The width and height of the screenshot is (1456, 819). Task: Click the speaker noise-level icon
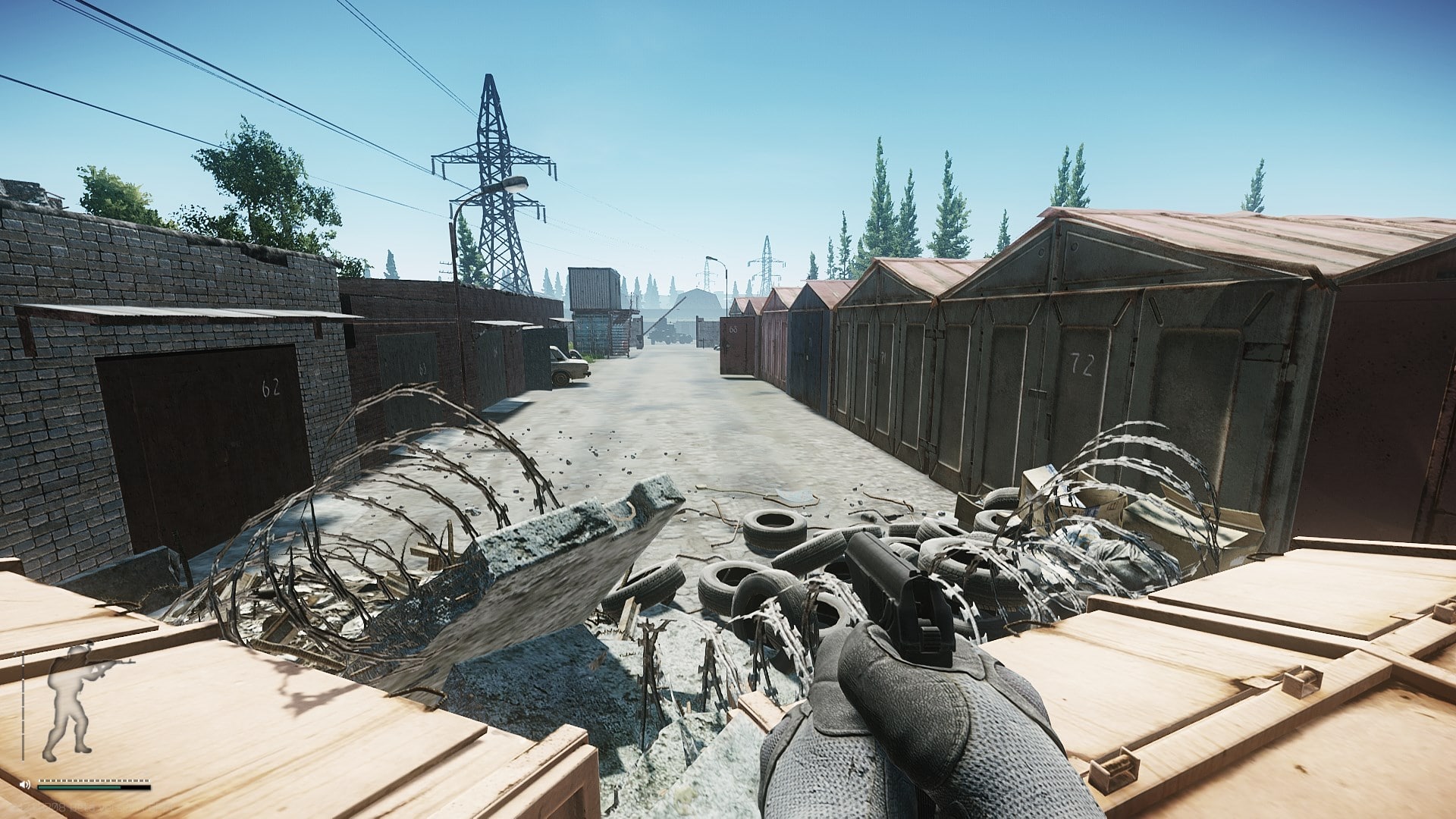26,784
